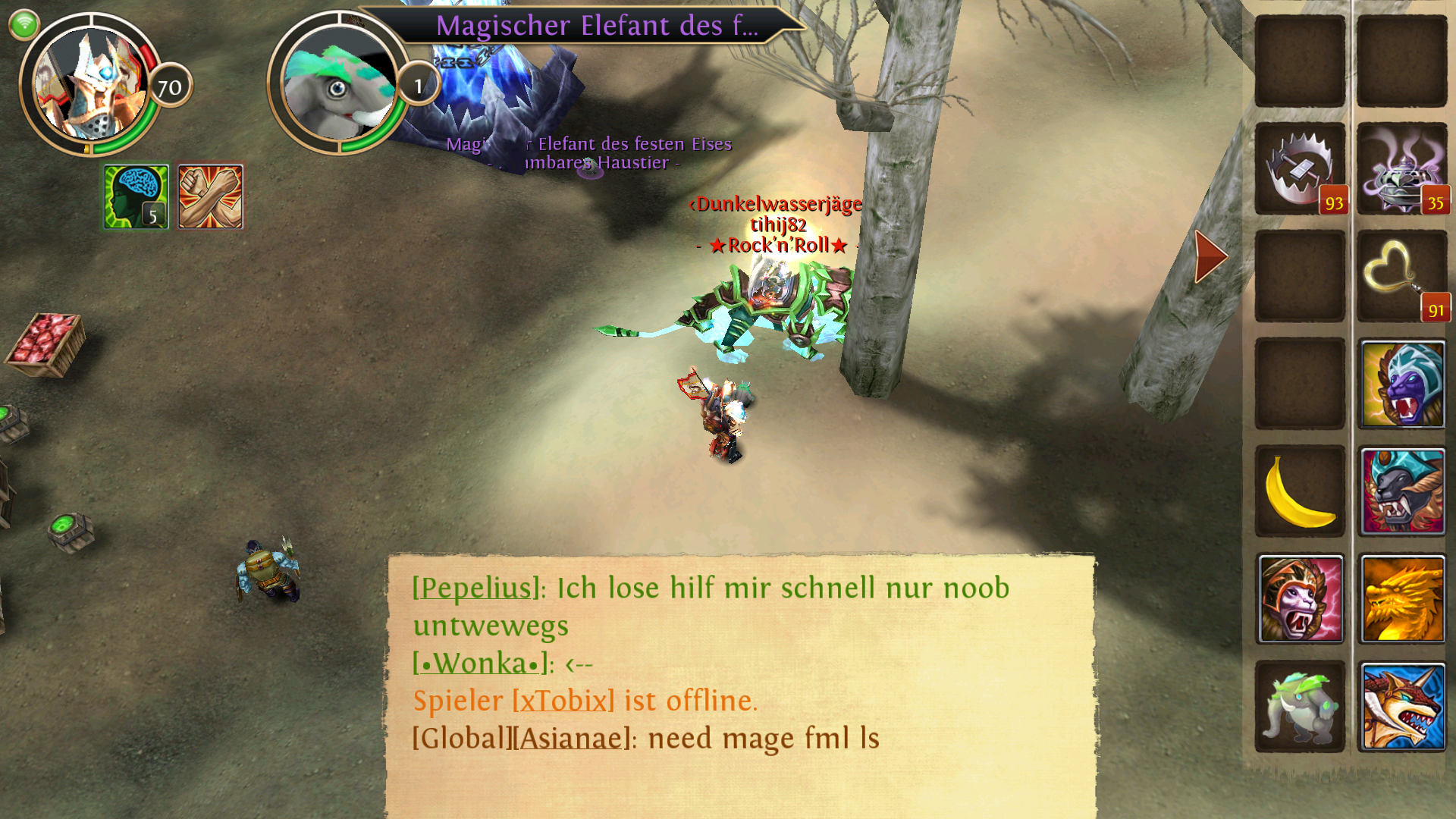Activate the golden dragon skill

point(1402,599)
